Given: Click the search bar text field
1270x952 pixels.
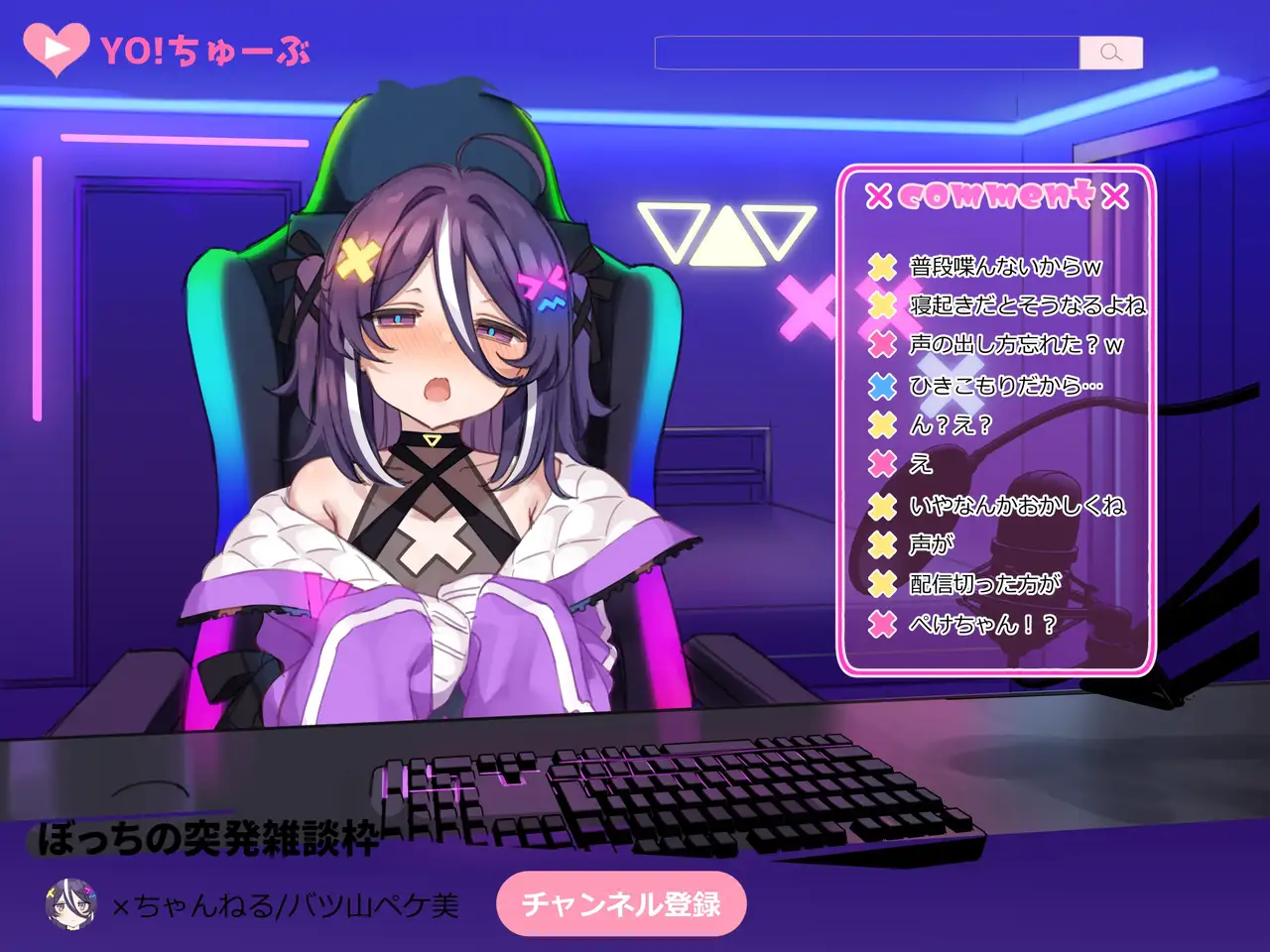Looking at the screenshot, I should coord(866,53).
